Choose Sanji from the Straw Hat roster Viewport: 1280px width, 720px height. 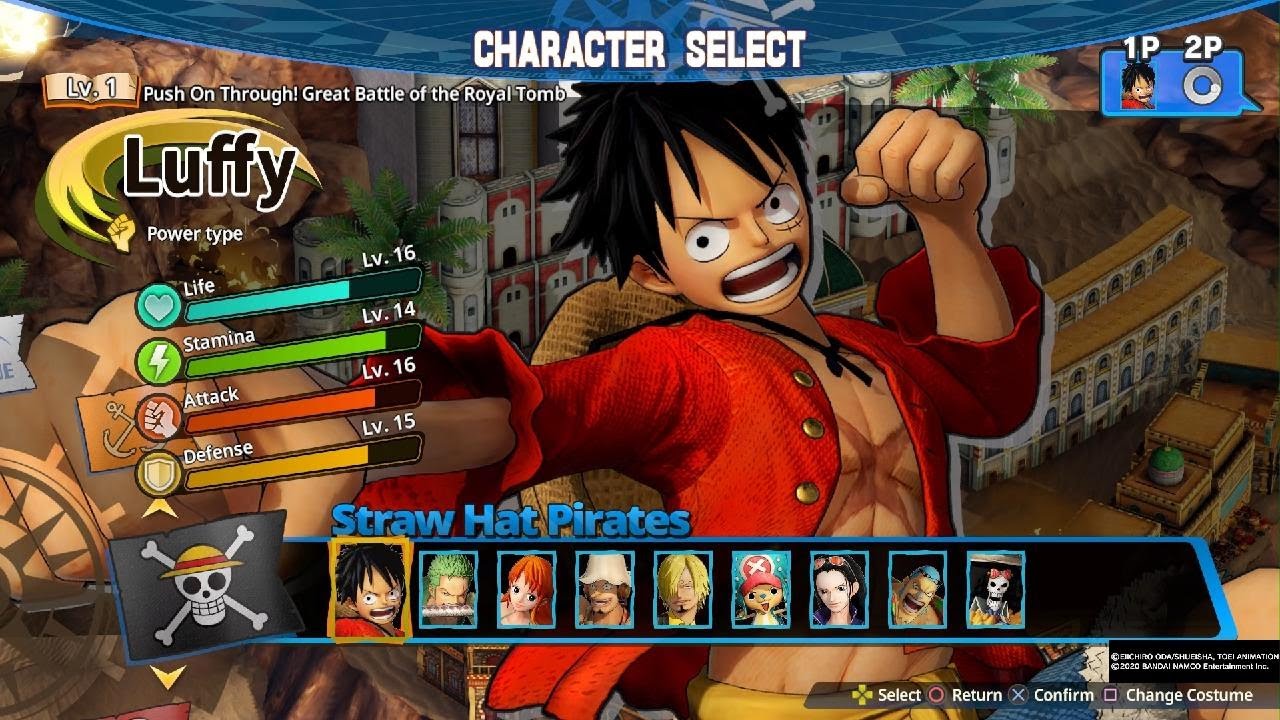(x=683, y=590)
